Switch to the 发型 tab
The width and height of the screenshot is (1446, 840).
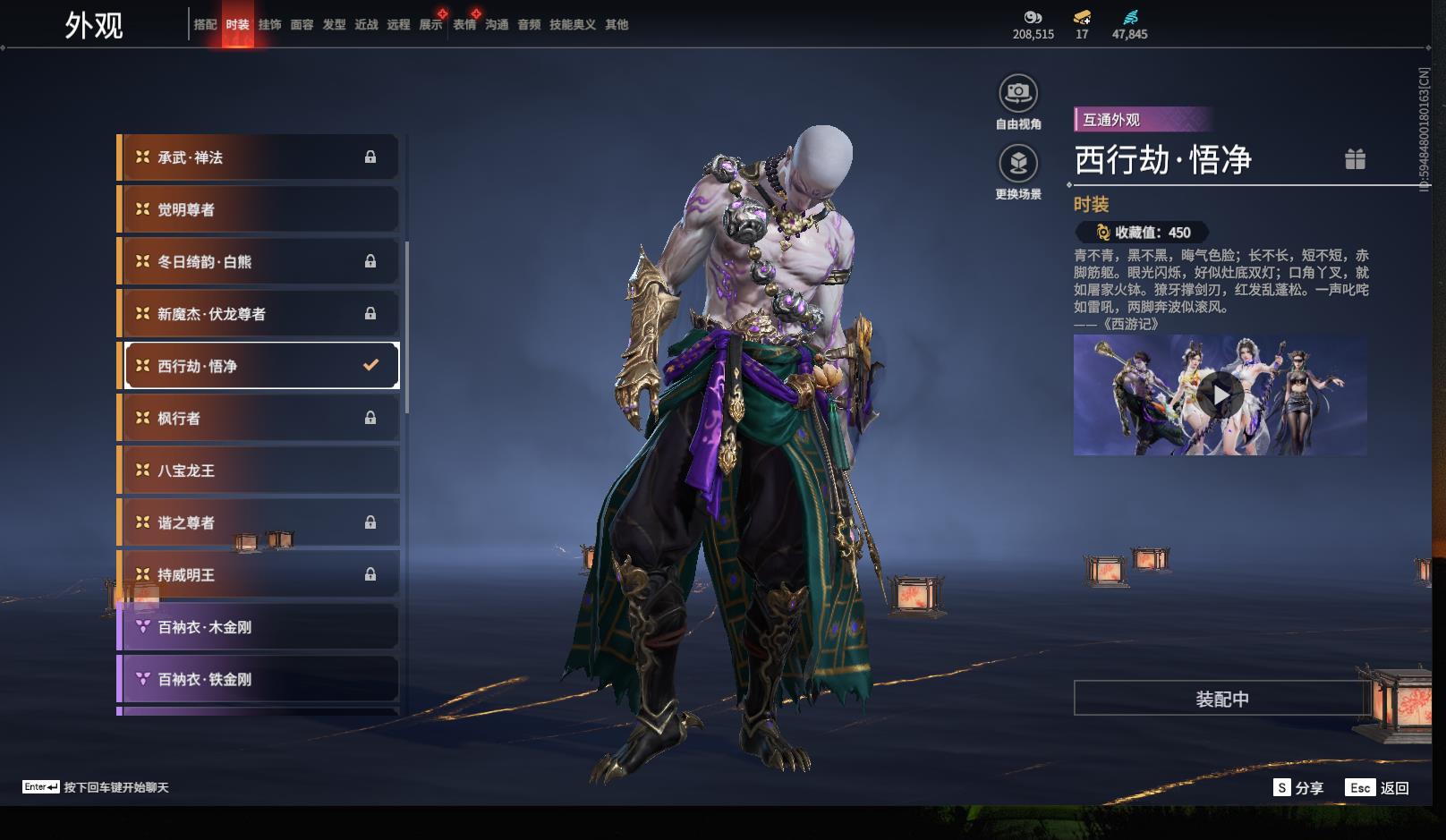[334, 25]
